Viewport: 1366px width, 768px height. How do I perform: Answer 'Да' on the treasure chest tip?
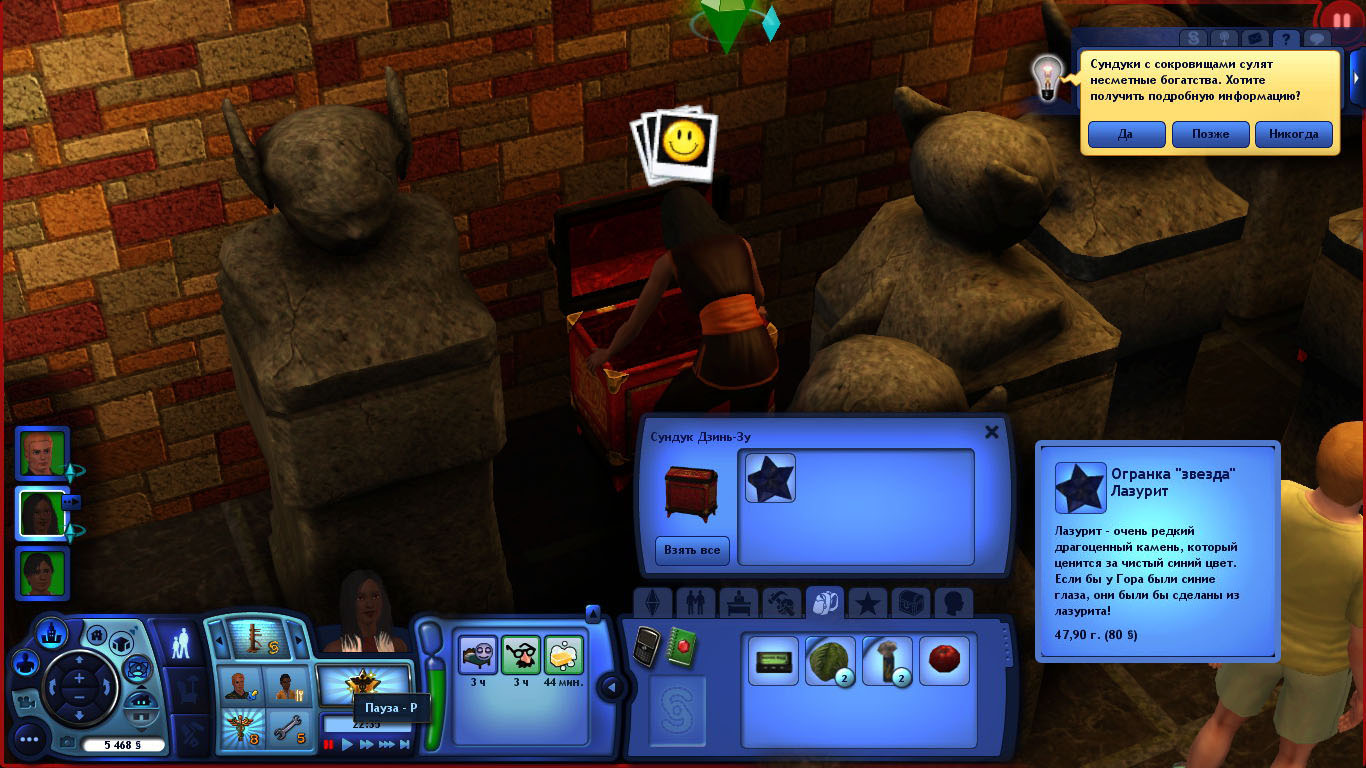tap(1126, 134)
